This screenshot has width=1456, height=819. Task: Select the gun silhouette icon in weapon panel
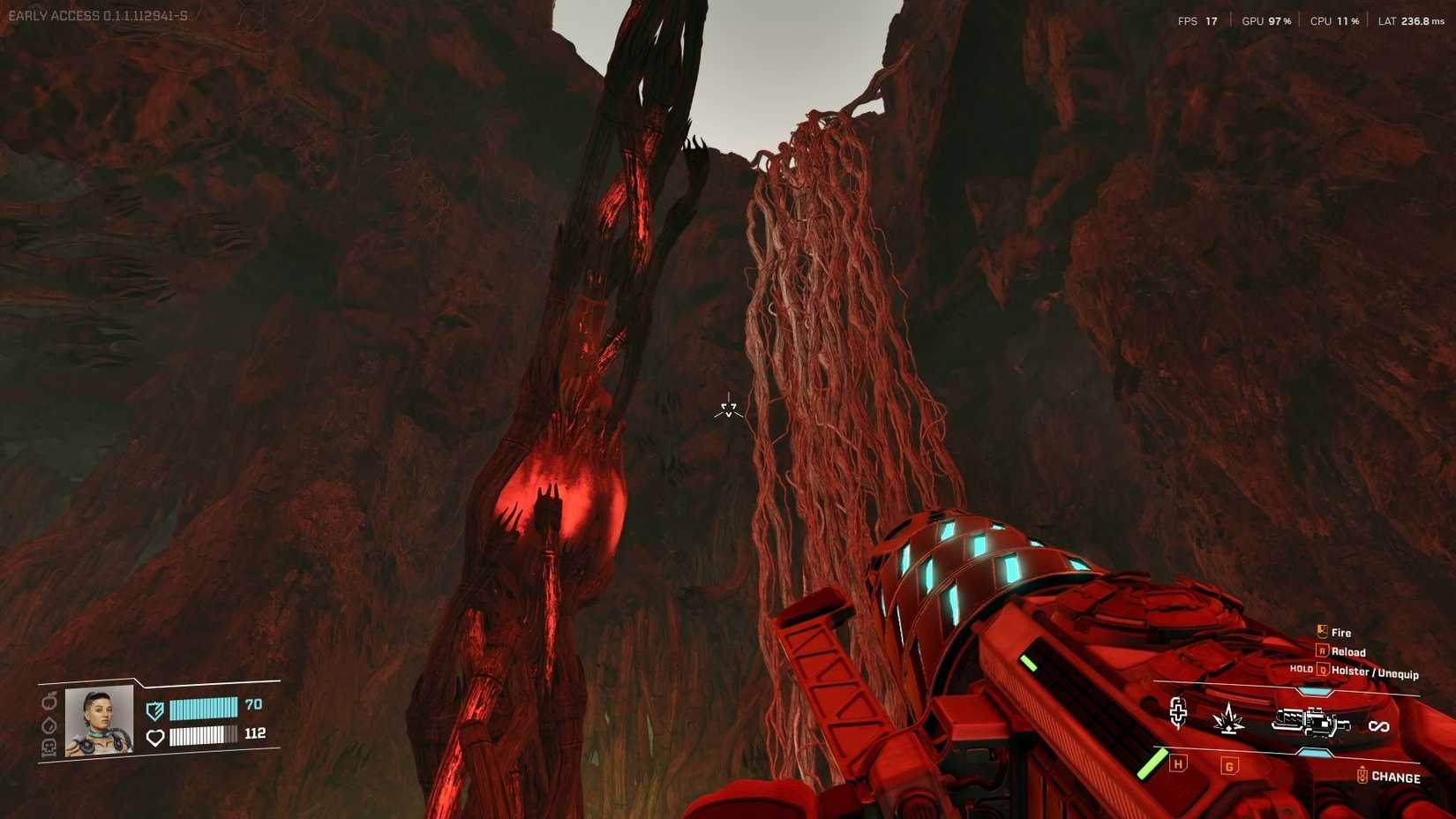(x=1312, y=722)
